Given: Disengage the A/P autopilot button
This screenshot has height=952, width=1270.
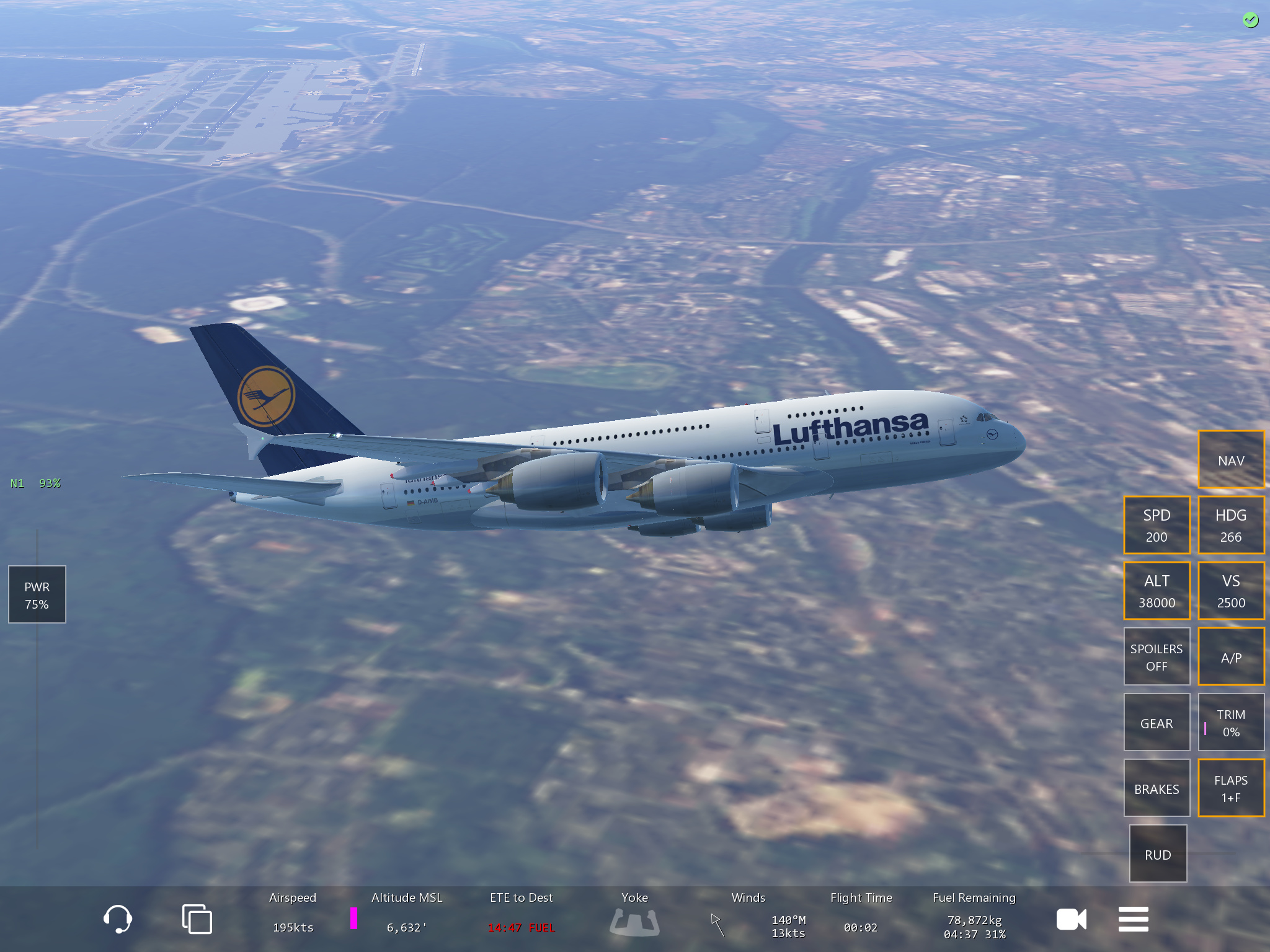Looking at the screenshot, I should click(1230, 656).
